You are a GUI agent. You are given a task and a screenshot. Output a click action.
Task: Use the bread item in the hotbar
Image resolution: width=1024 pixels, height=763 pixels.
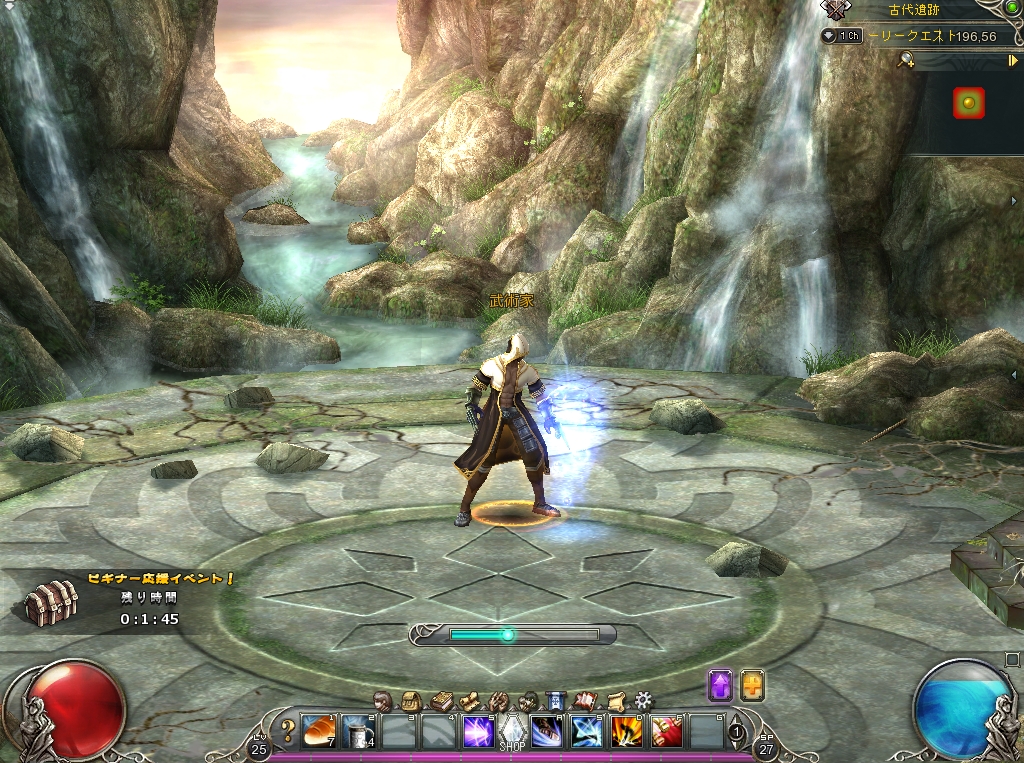coord(320,731)
